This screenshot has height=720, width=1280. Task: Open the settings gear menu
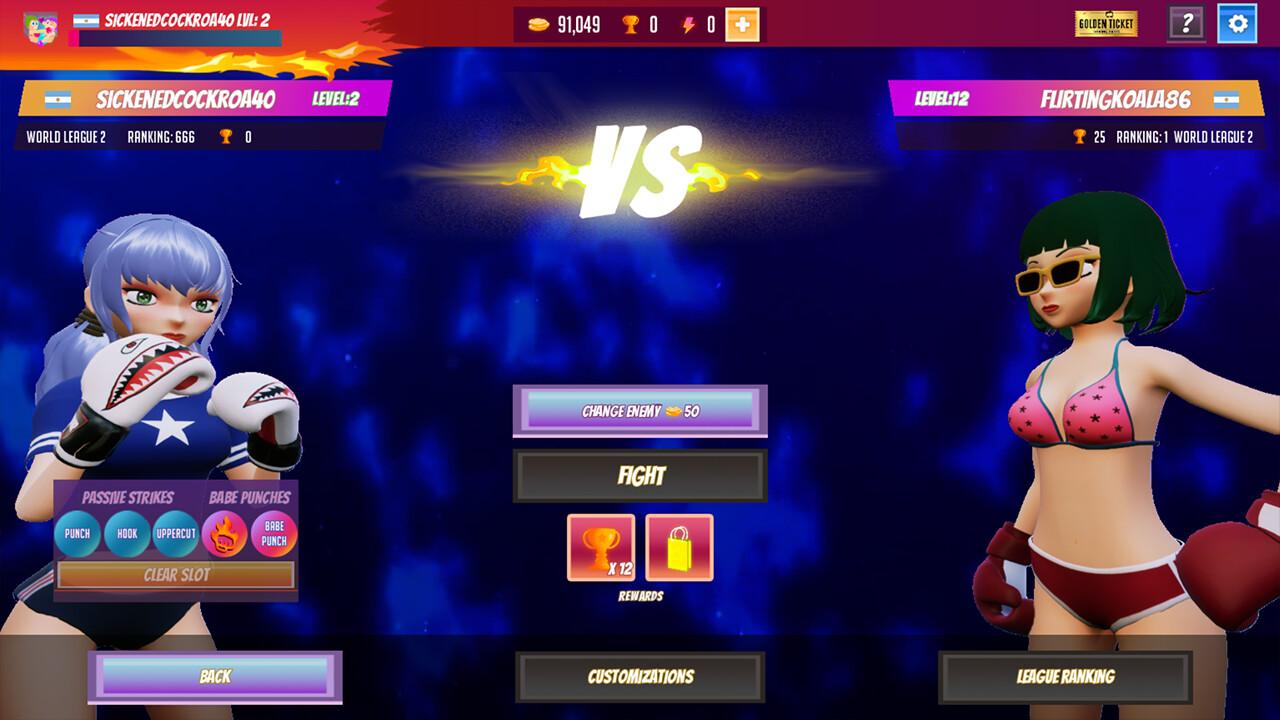click(1238, 23)
